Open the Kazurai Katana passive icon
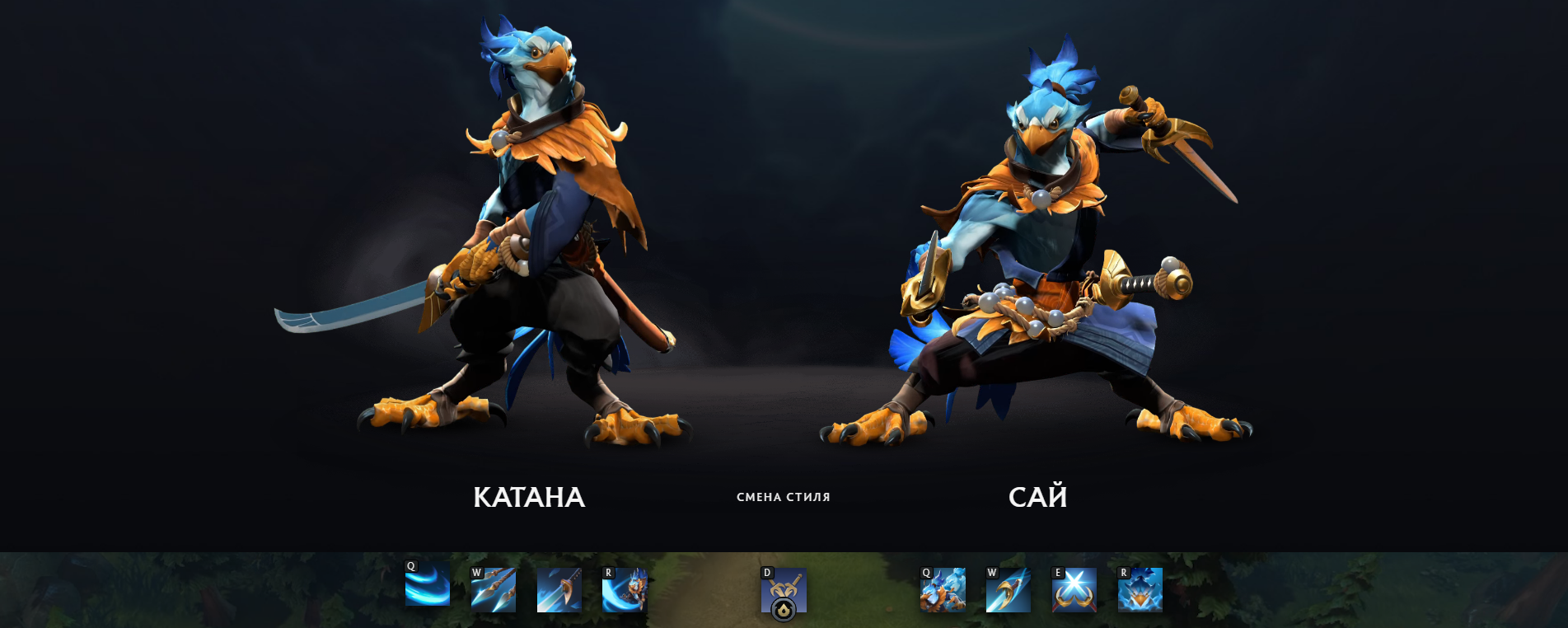Viewport: 1568px width, 628px height. coord(559,589)
